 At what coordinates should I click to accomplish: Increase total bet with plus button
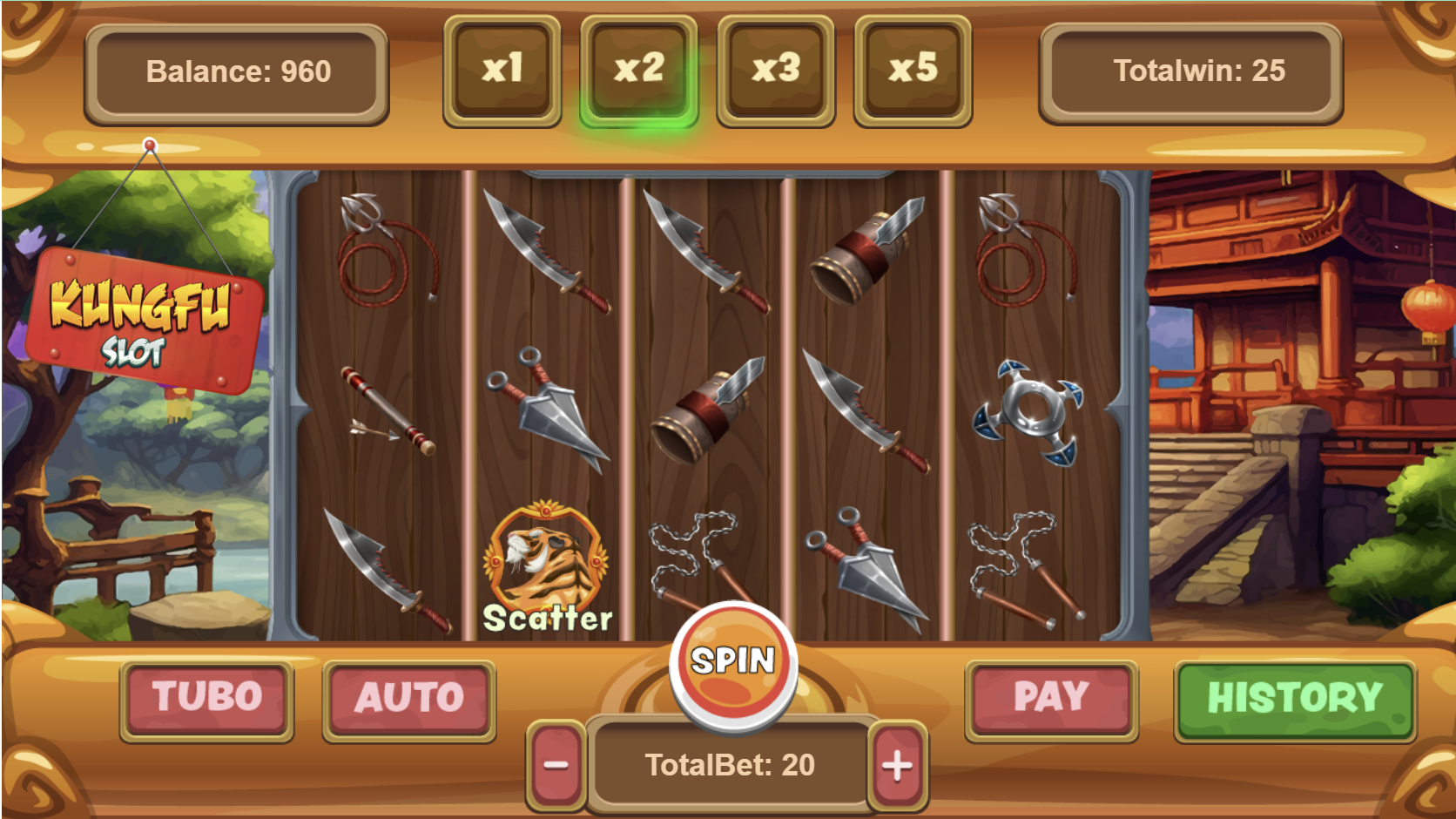tap(897, 766)
